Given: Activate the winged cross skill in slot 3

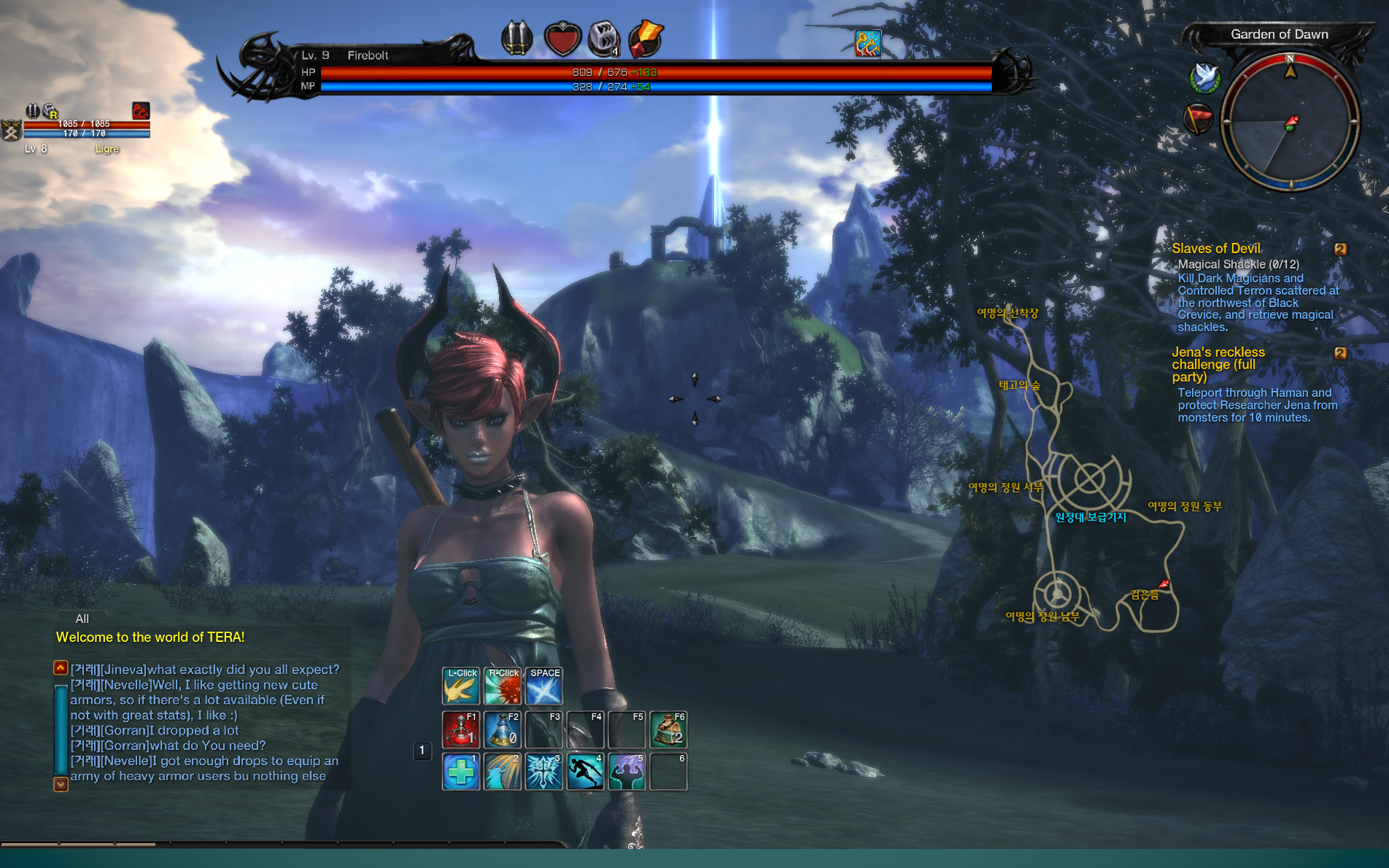Looking at the screenshot, I should click(543, 772).
